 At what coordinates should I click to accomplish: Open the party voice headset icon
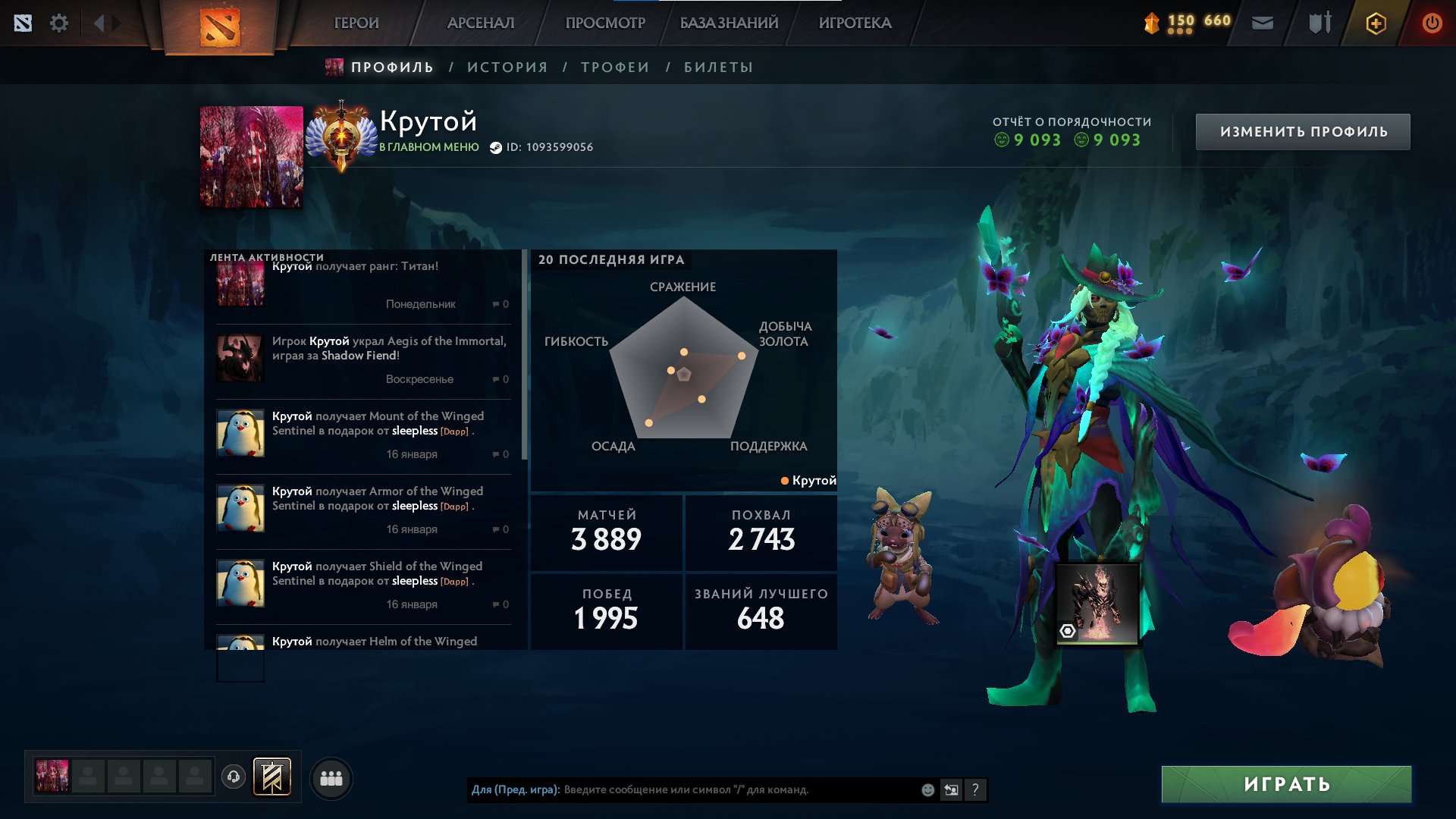coord(234,777)
